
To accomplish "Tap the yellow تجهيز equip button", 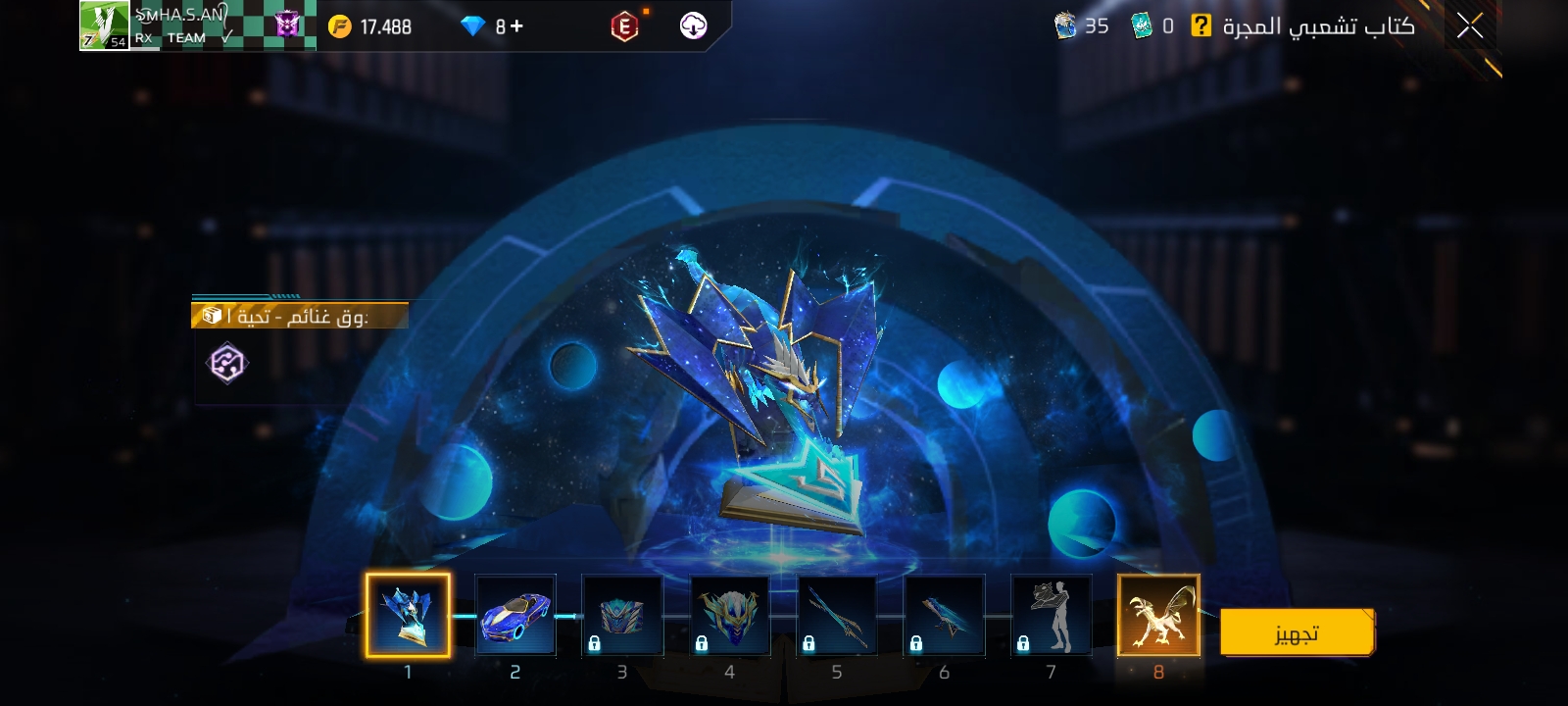I will click(x=1297, y=633).
